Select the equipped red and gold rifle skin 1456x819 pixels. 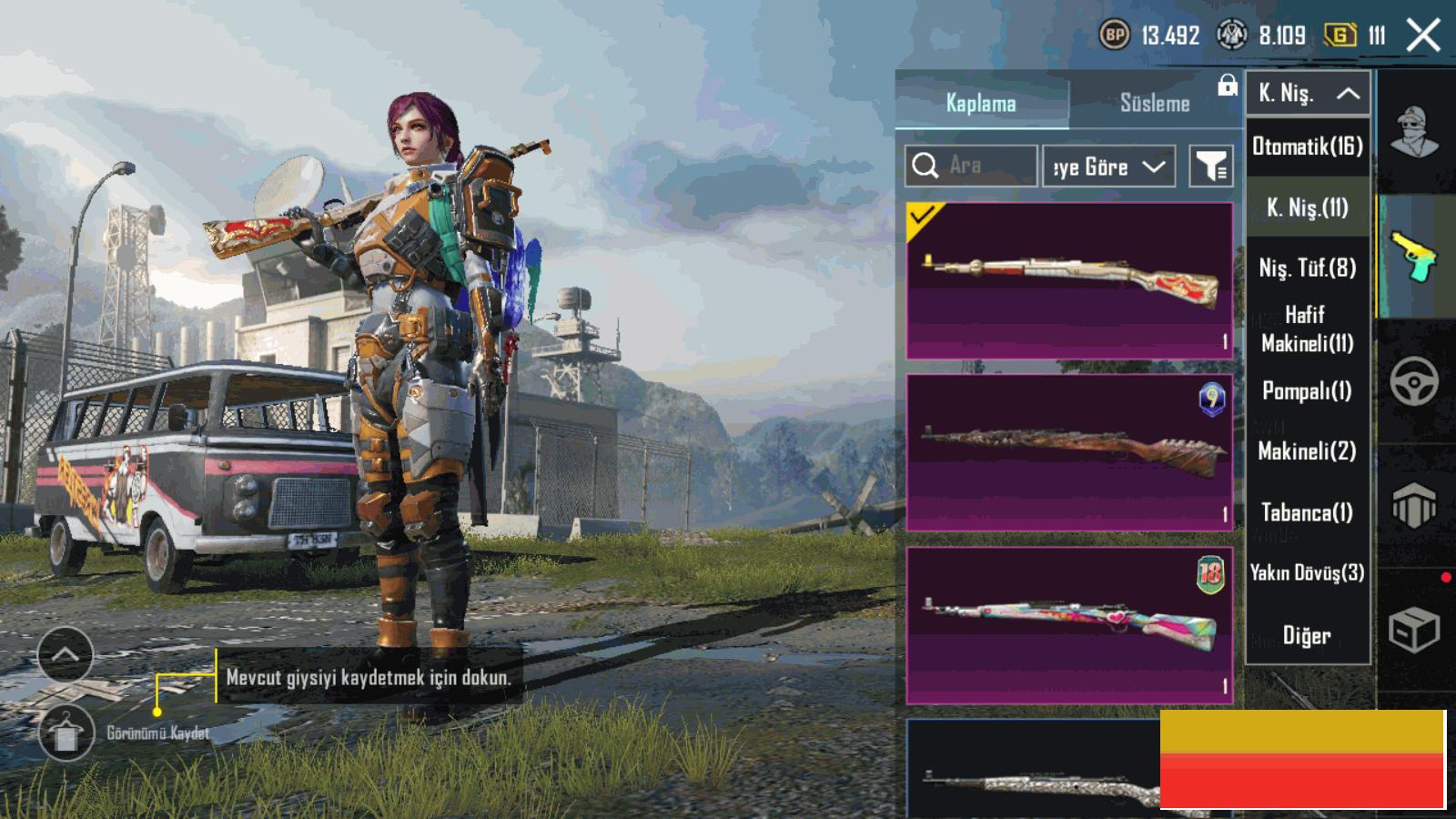(1069, 280)
